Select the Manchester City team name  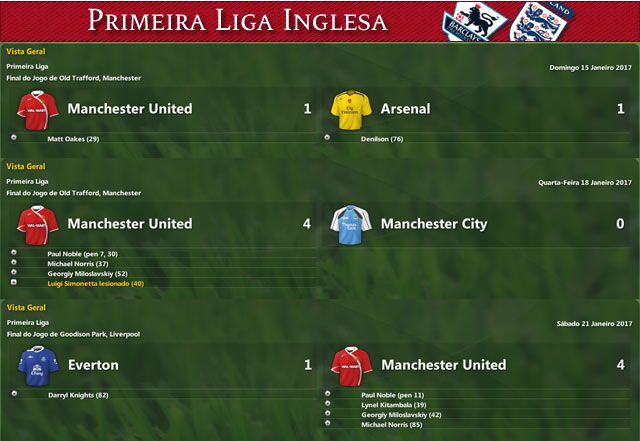pos(433,223)
